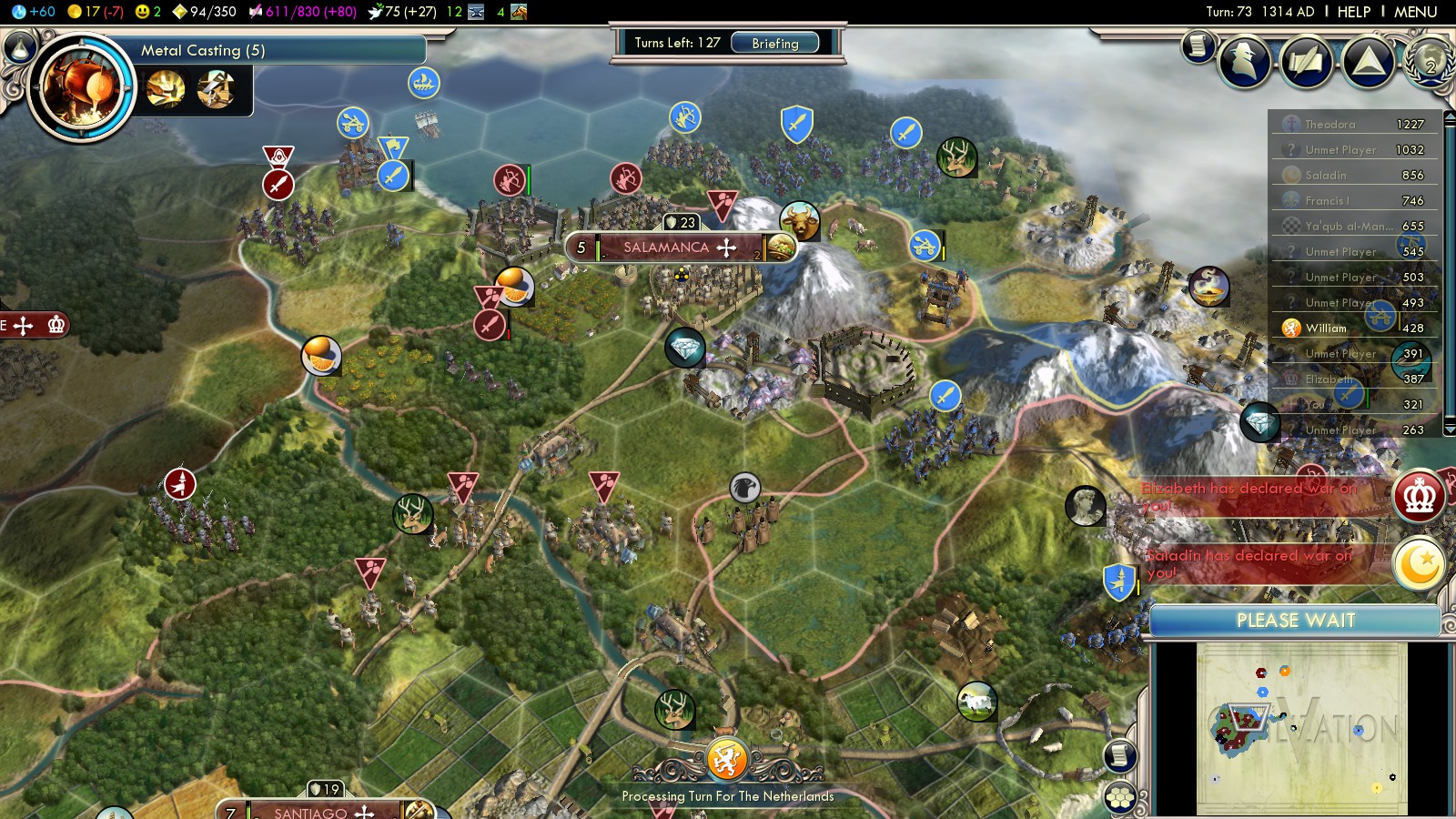Screen dimensions: 1456x819
Task: Toggle the hex-grid strategic view button
Action: pos(1120,798)
